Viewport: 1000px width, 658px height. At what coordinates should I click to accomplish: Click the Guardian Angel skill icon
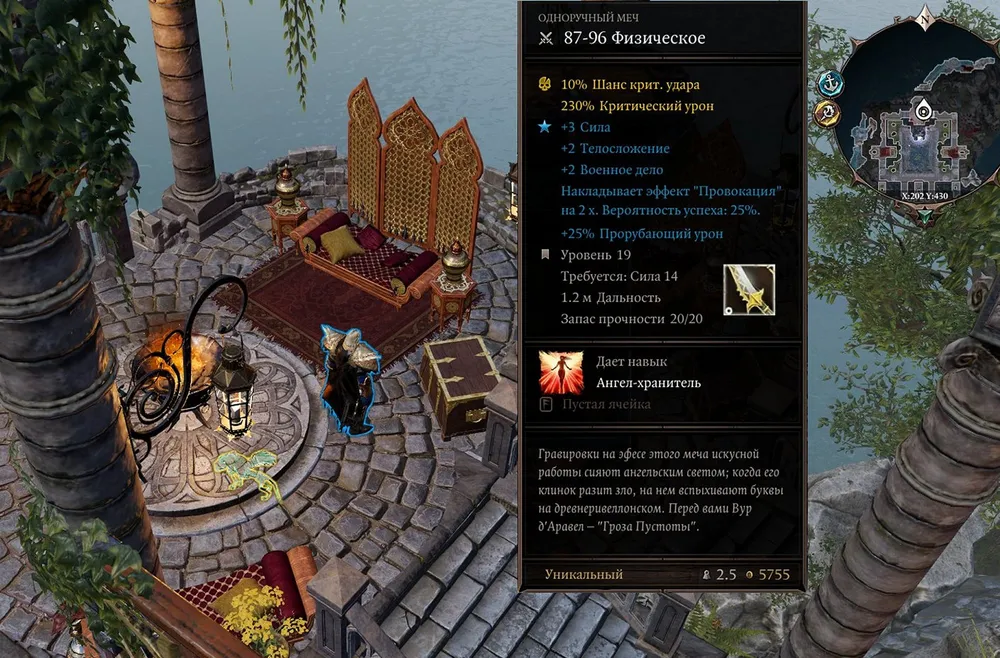coord(561,372)
